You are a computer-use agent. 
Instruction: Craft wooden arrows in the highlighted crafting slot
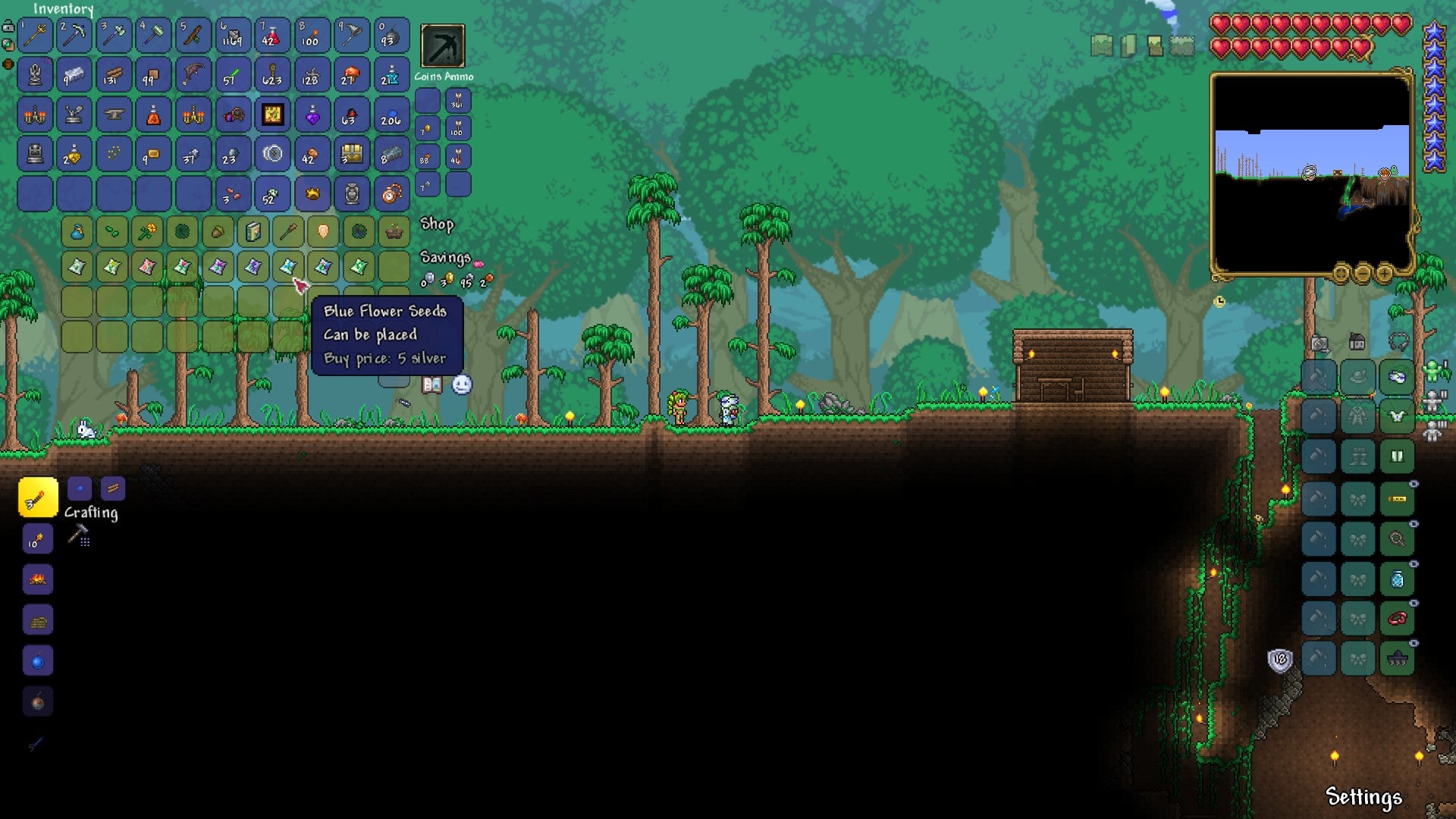pos(37,498)
